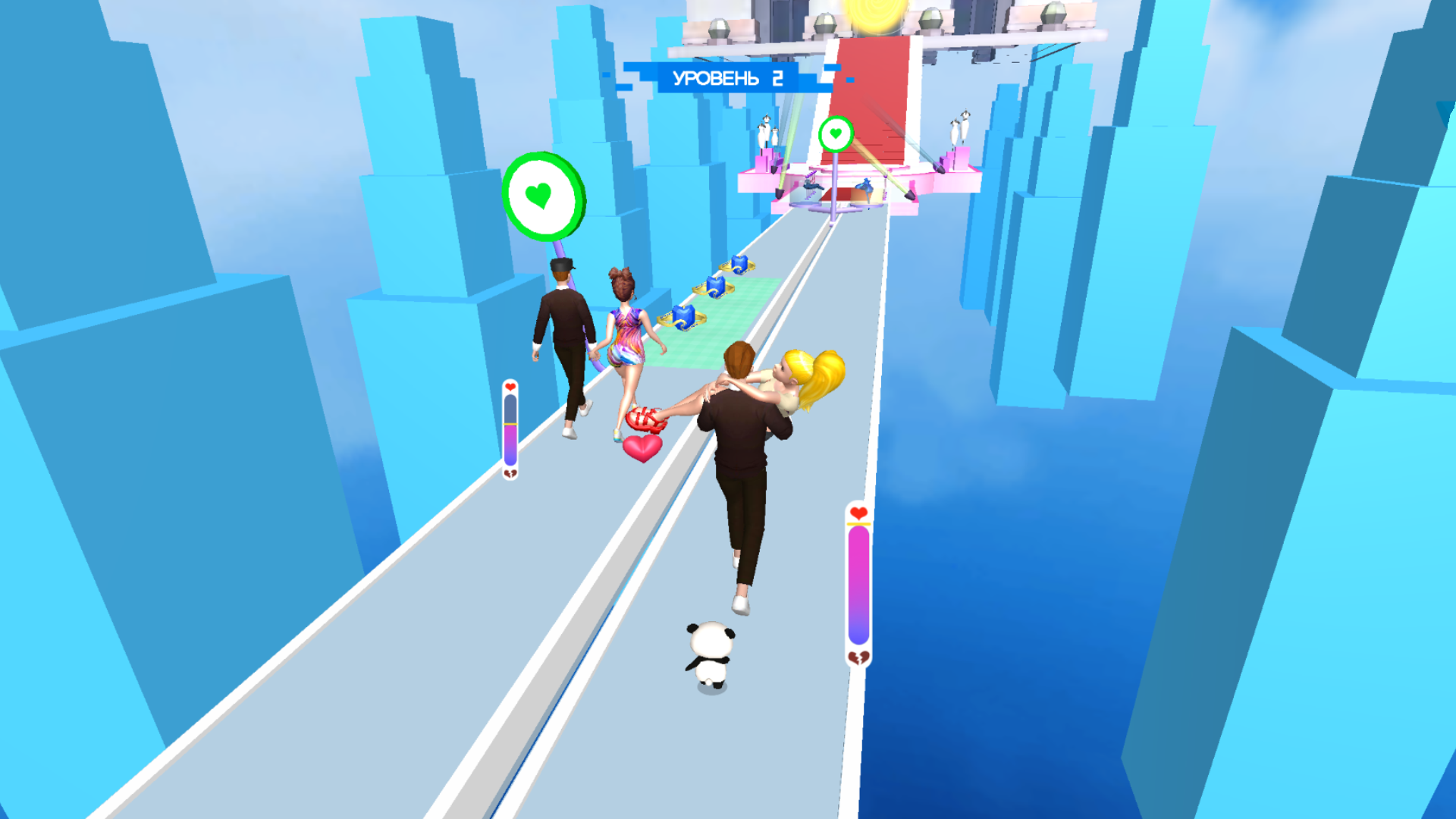Viewport: 1456px width, 819px height.
Task: Click the red heart atop the left love meter
Action: click(510, 386)
